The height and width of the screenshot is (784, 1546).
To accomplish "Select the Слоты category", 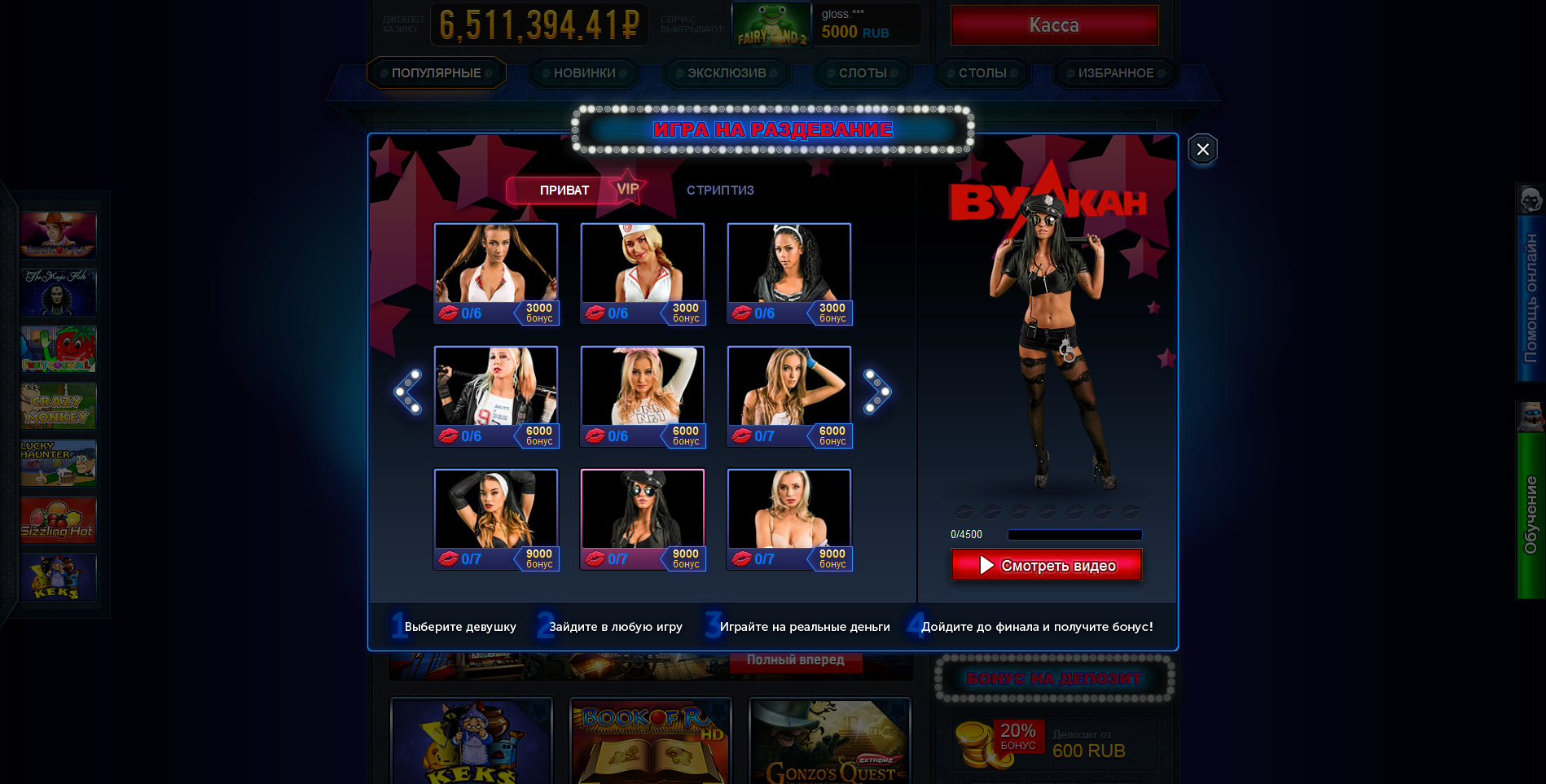I will pyautogui.click(x=863, y=73).
